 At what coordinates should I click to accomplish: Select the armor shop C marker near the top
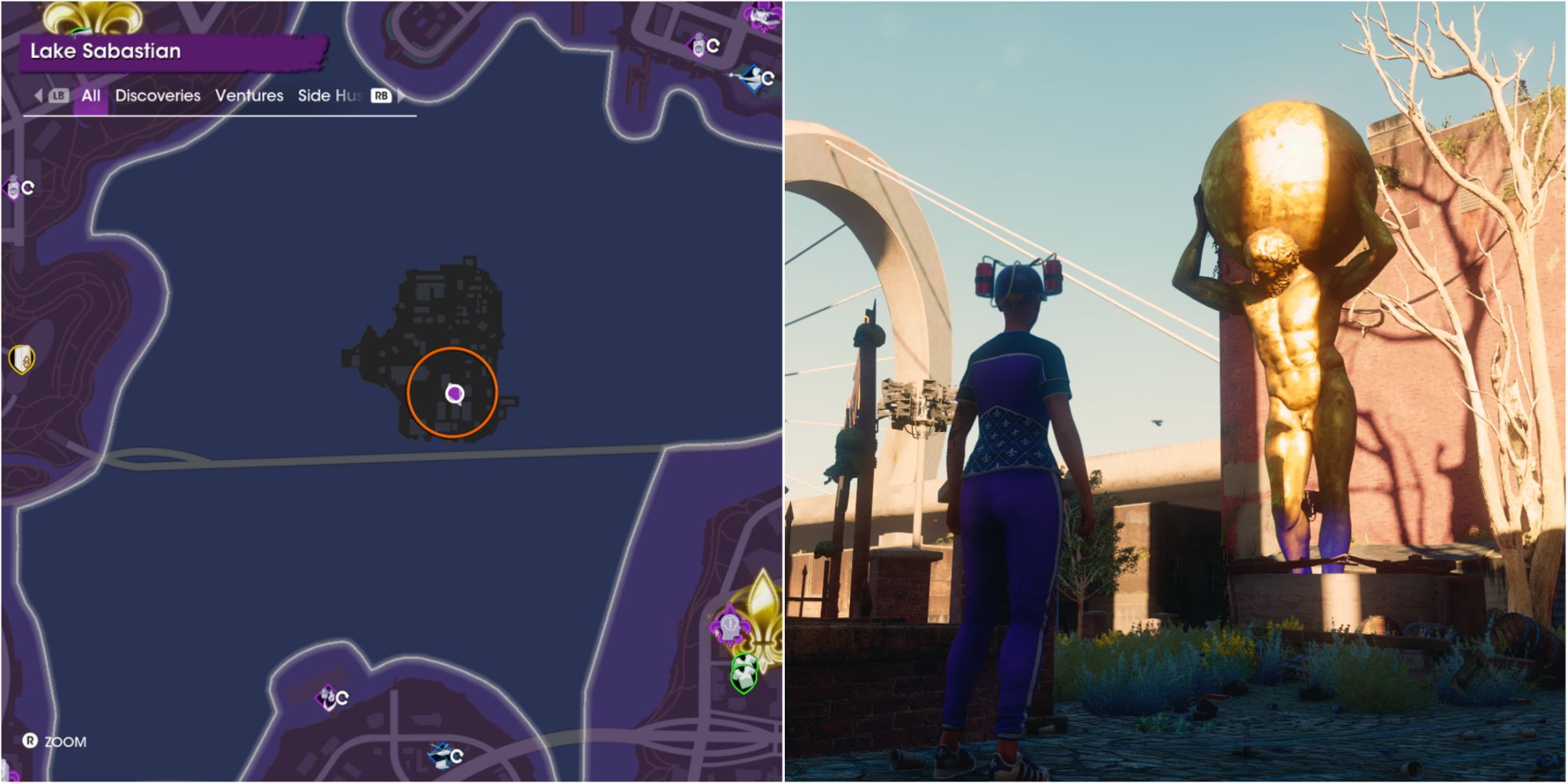coord(699,45)
